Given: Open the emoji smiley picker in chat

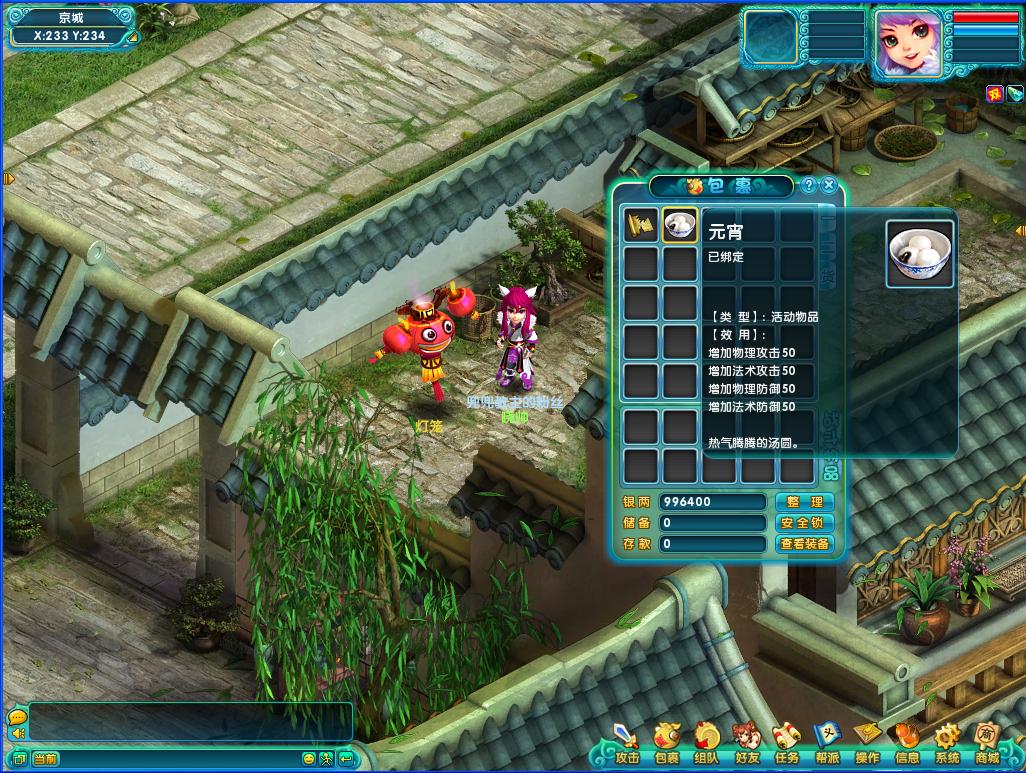Looking at the screenshot, I should [x=309, y=759].
